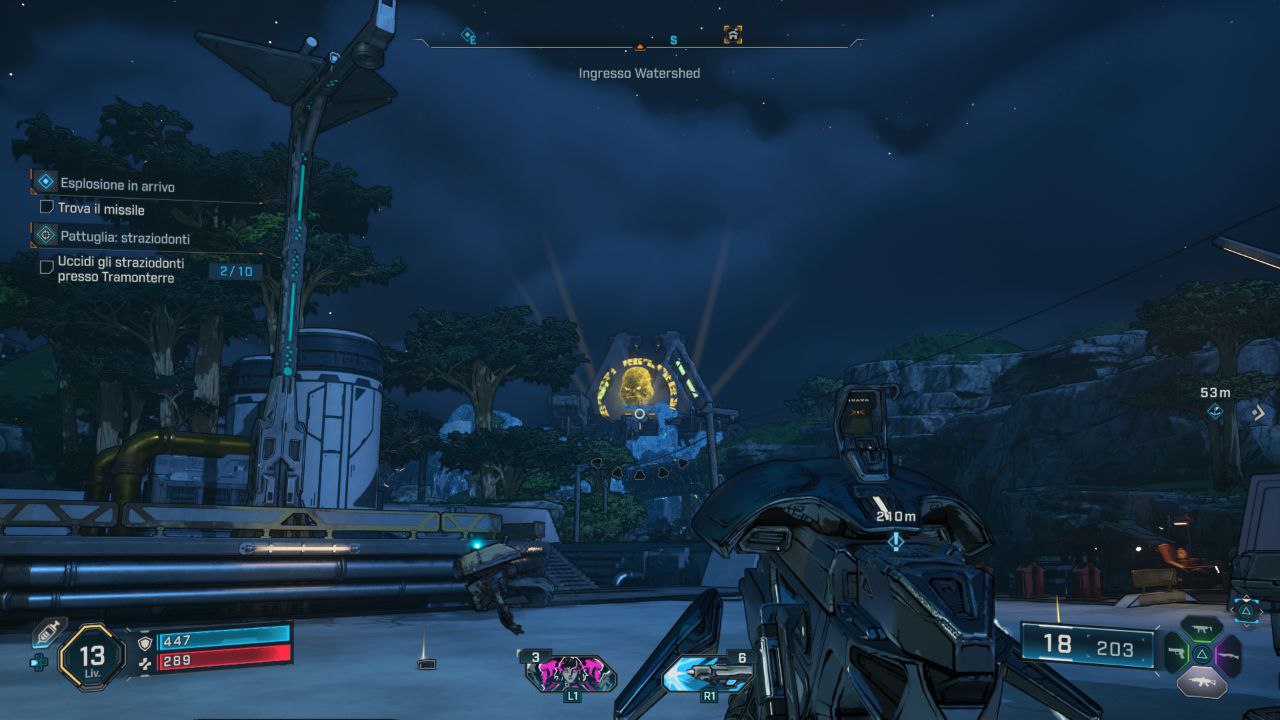Switch to the top submachine gun slot
Image resolution: width=1280 pixels, height=720 pixels.
click(1202, 630)
